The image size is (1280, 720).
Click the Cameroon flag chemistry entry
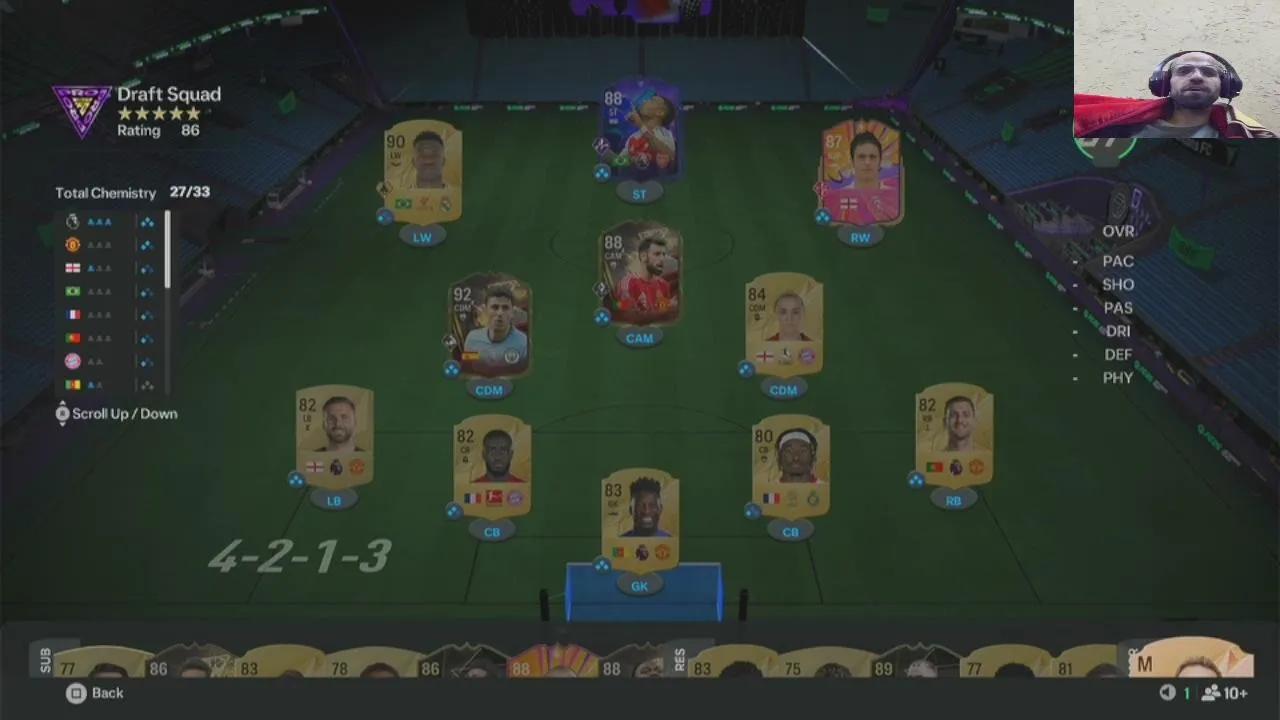click(x=74, y=383)
